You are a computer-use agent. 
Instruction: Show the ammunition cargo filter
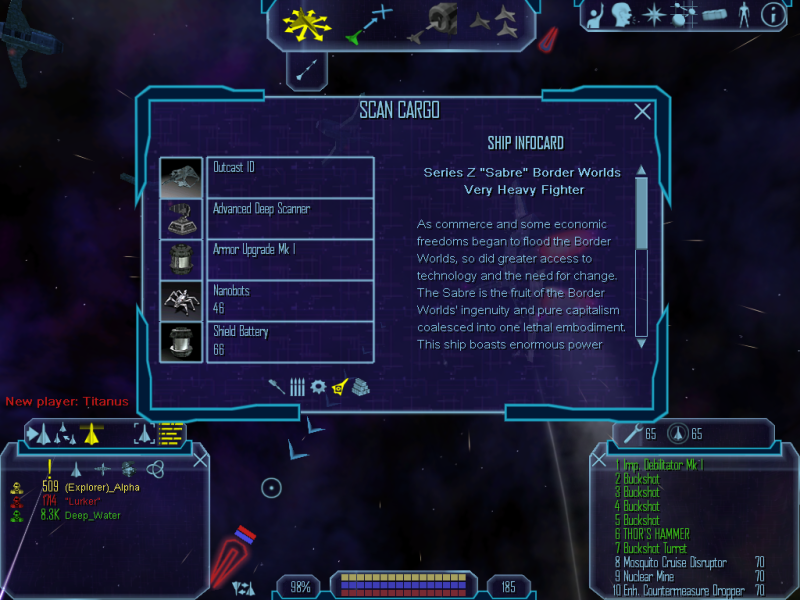tap(297, 387)
